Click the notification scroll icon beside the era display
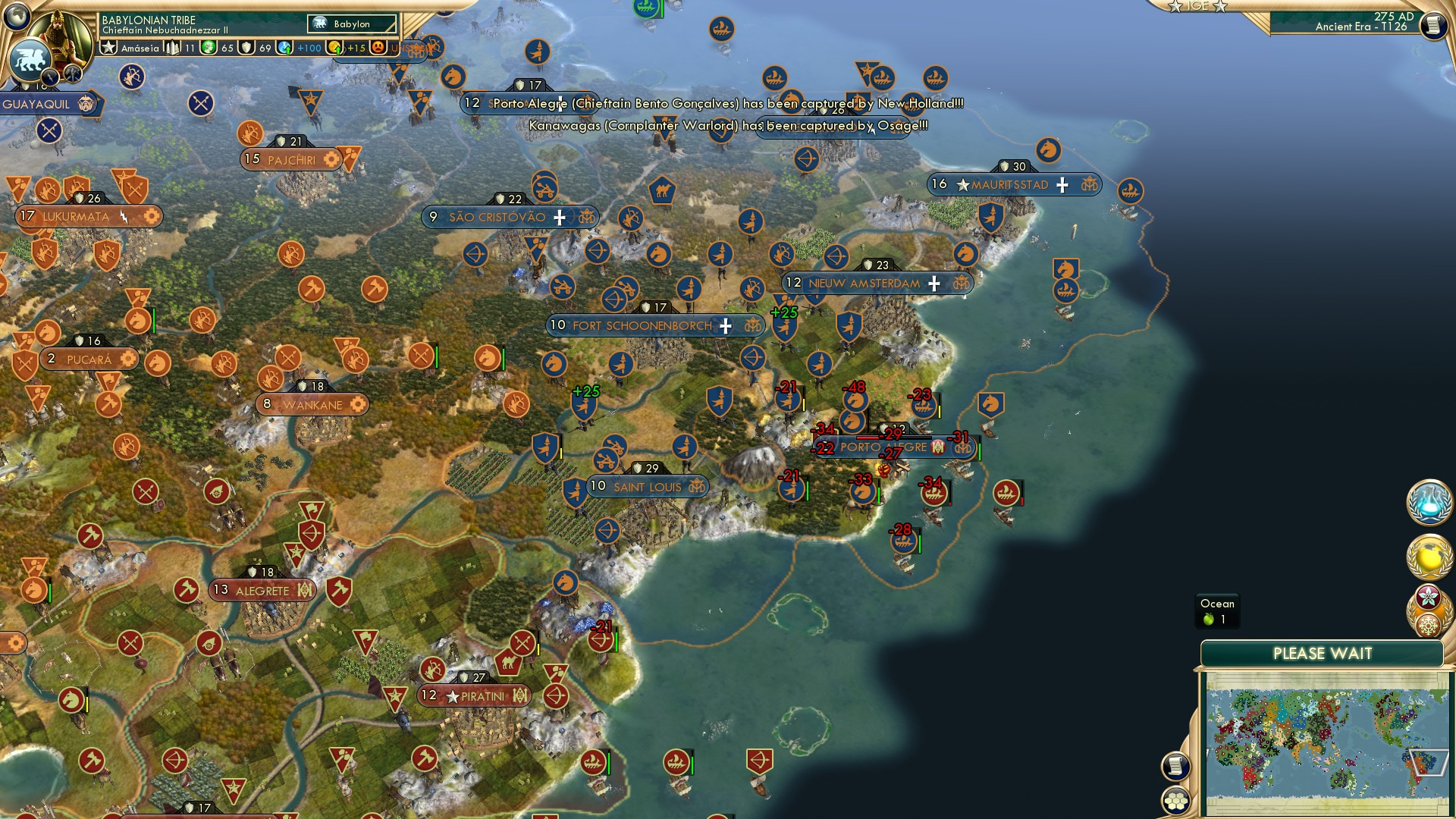 [1432, 26]
